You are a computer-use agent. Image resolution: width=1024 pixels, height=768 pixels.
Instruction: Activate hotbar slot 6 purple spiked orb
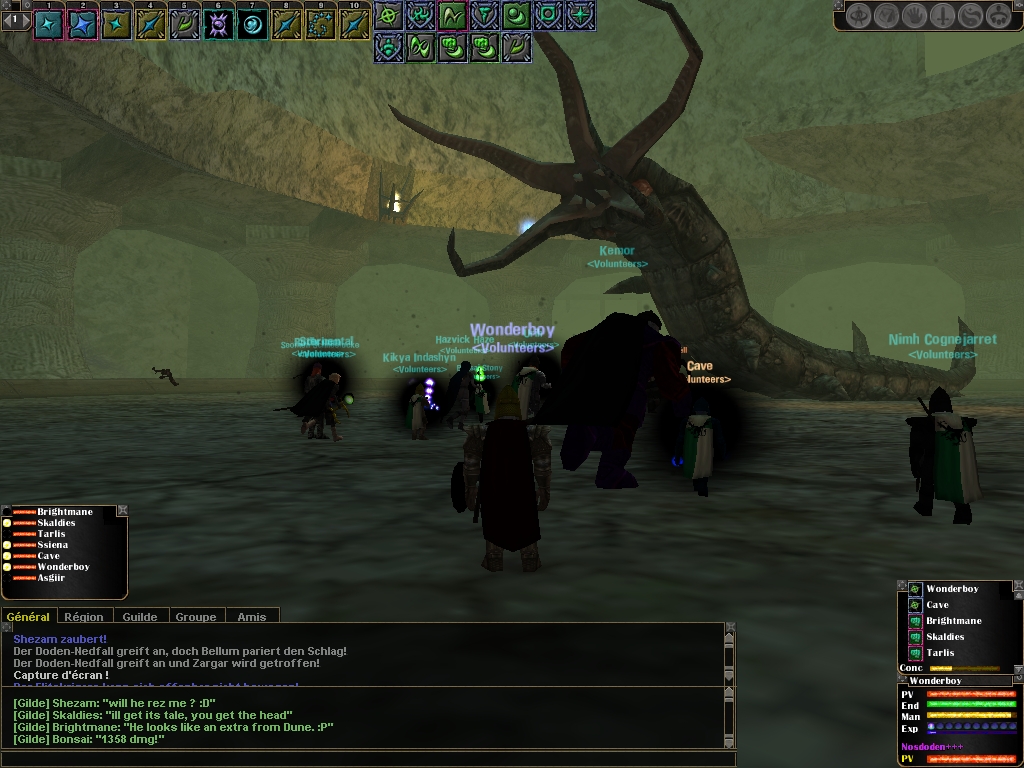(218, 24)
